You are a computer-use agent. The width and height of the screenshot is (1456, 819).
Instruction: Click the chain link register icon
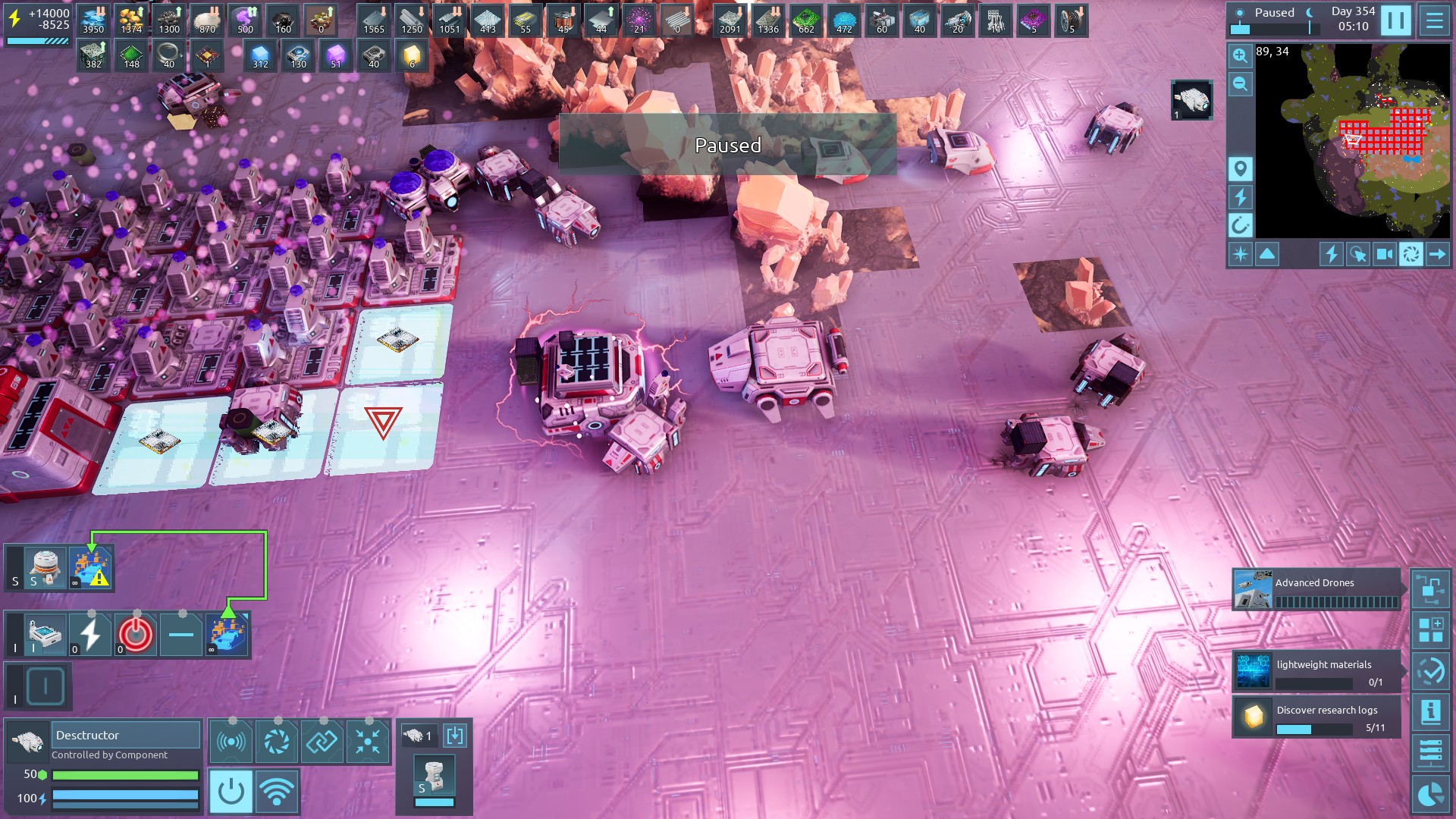point(322,742)
